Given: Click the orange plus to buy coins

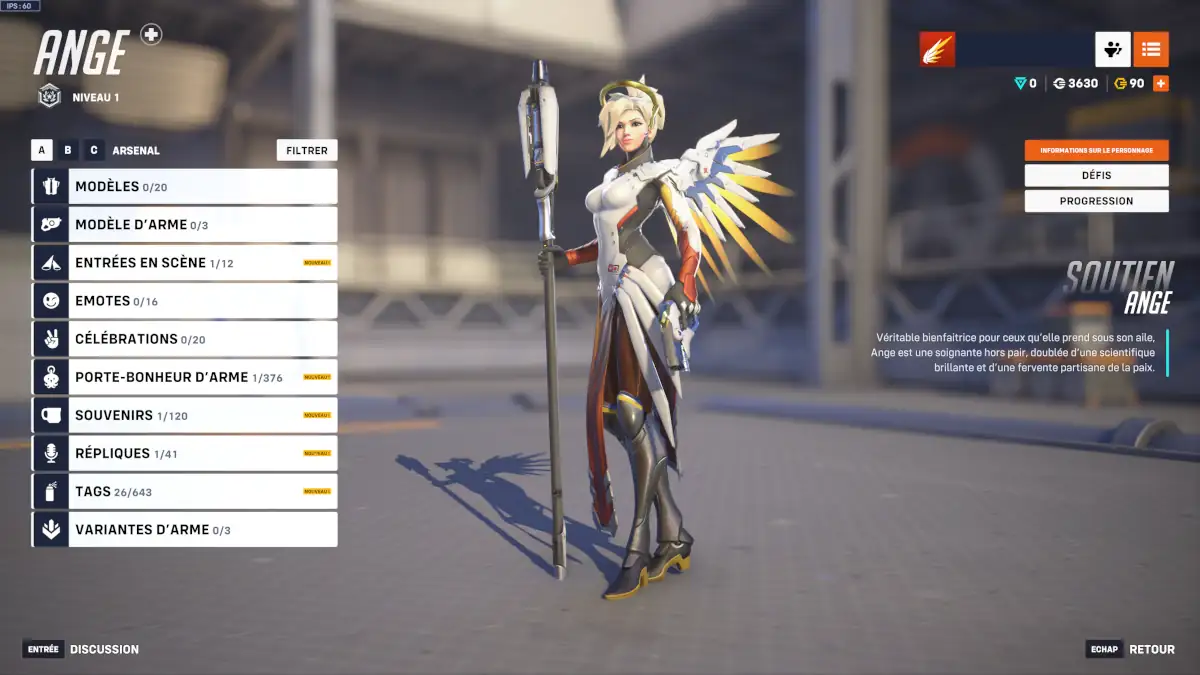Looking at the screenshot, I should click(1161, 83).
